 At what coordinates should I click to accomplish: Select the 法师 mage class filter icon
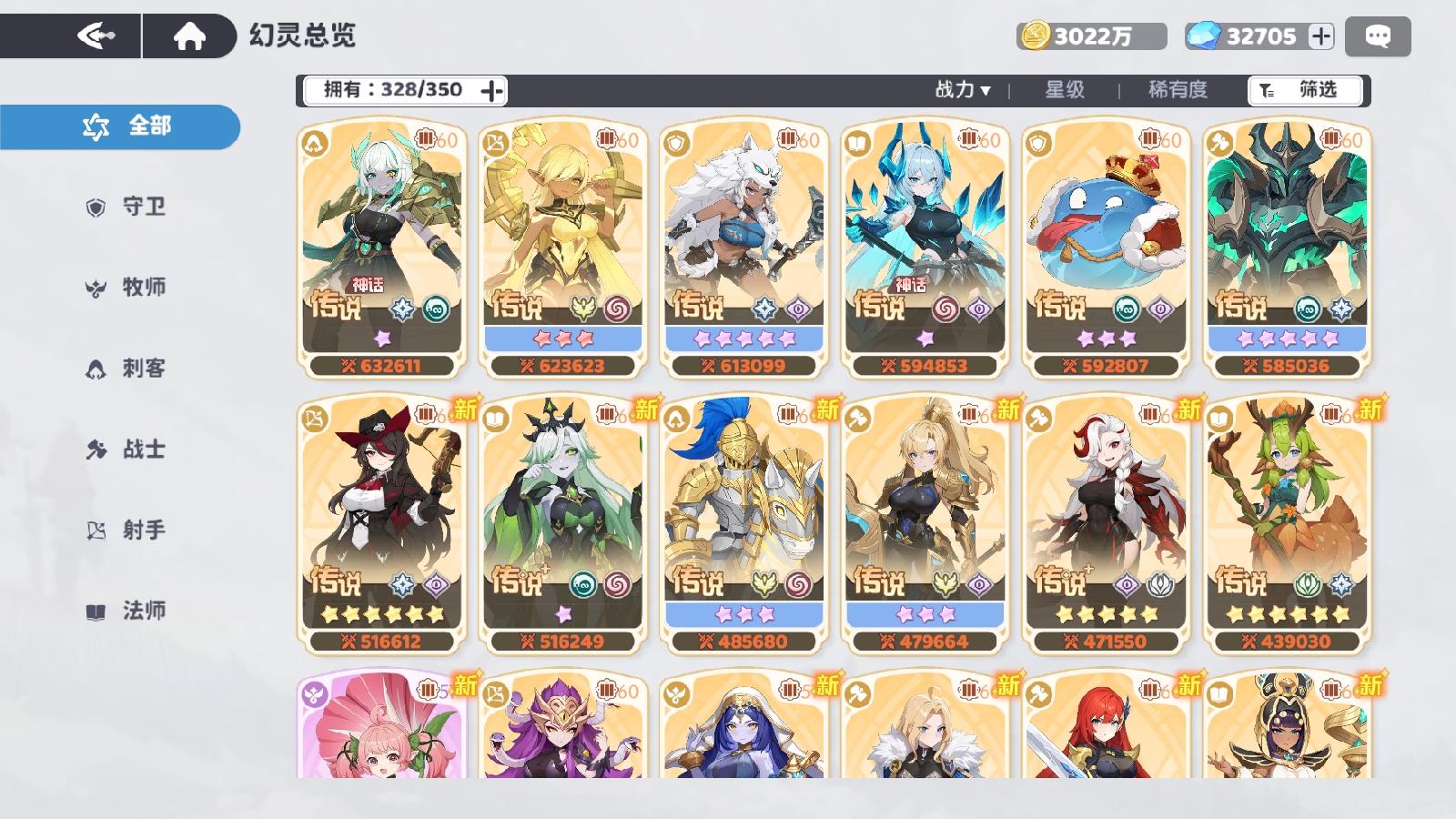click(x=98, y=610)
